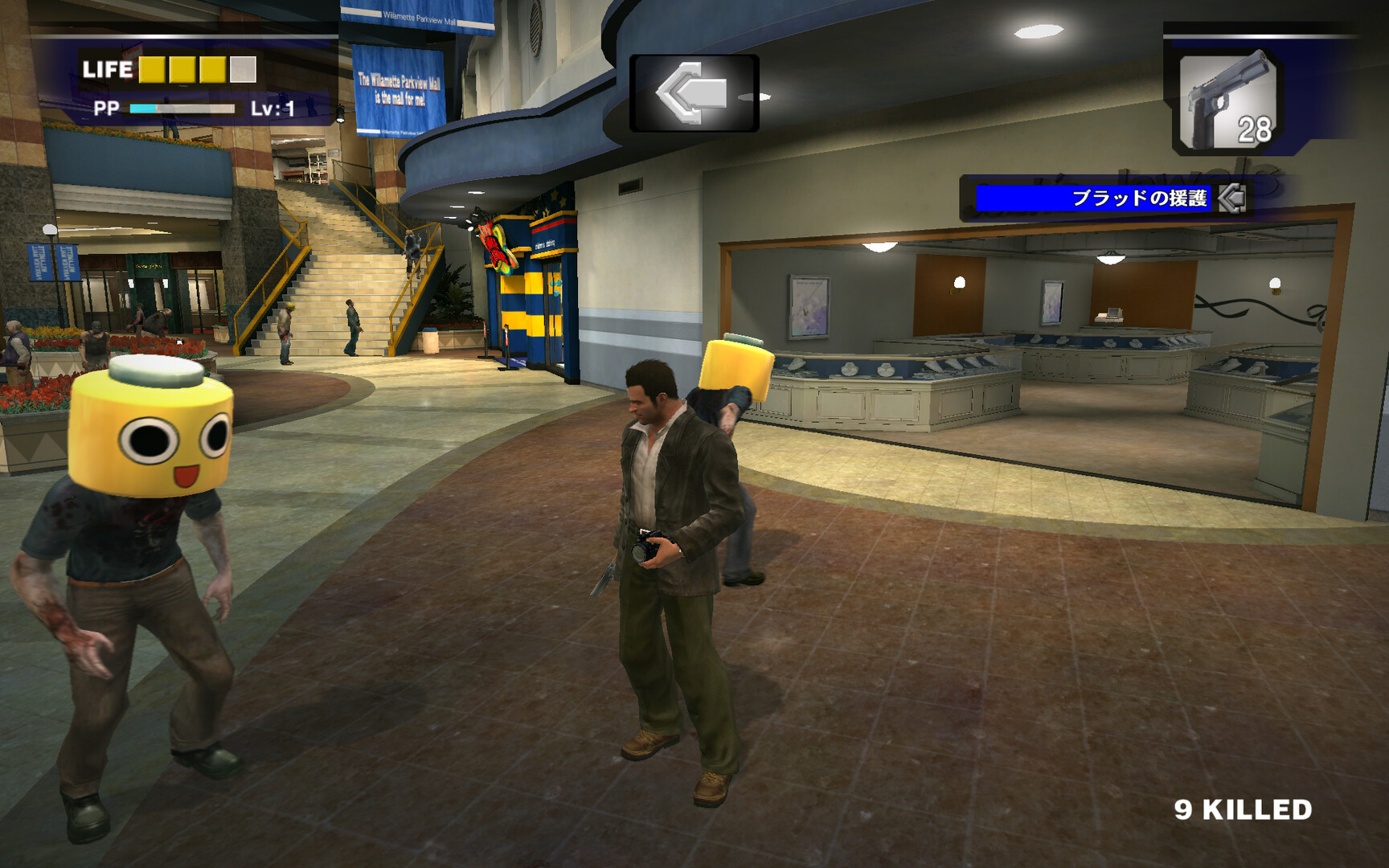Toggle the first yellow LIFE block
1389x868 pixels.
pos(152,72)
